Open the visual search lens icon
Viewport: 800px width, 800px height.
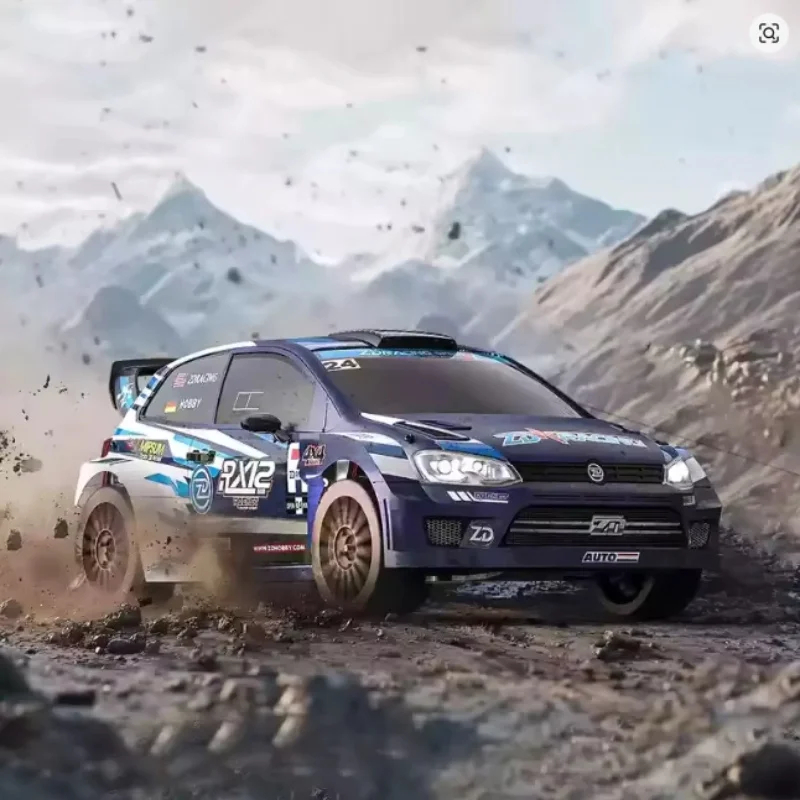pos(768,33)
